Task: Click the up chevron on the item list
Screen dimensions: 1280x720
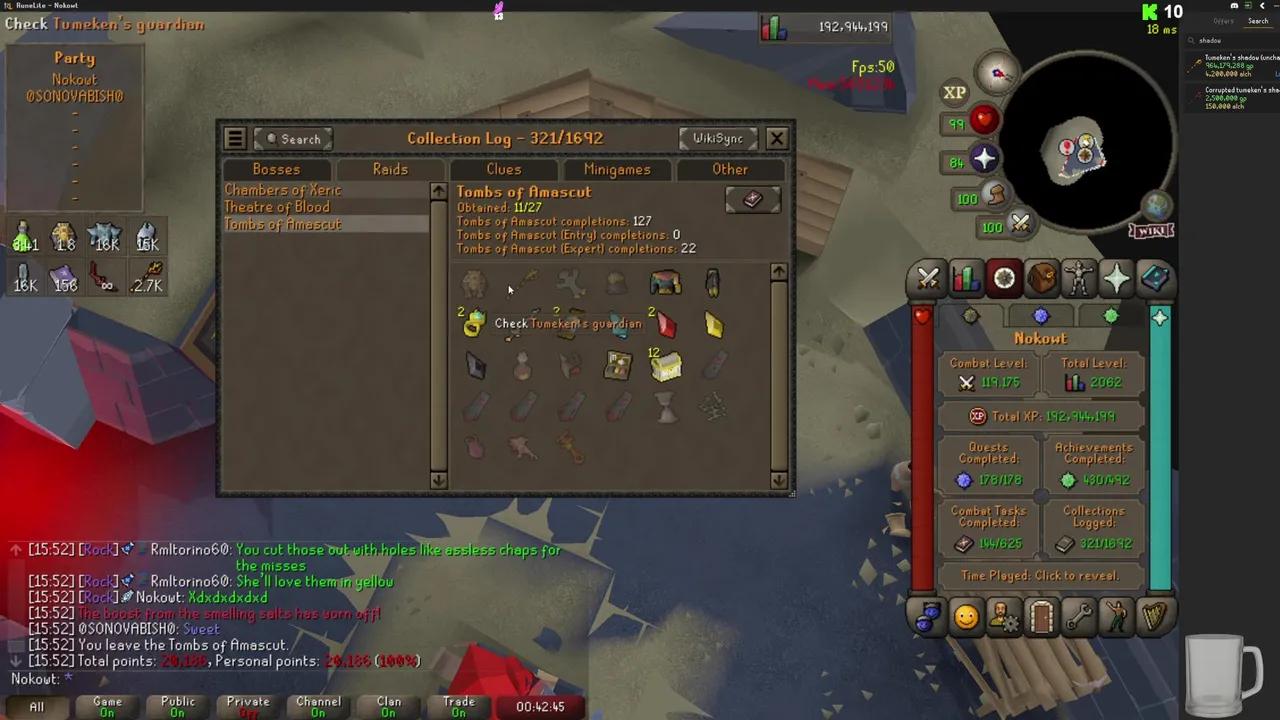Action: (779, 271)
